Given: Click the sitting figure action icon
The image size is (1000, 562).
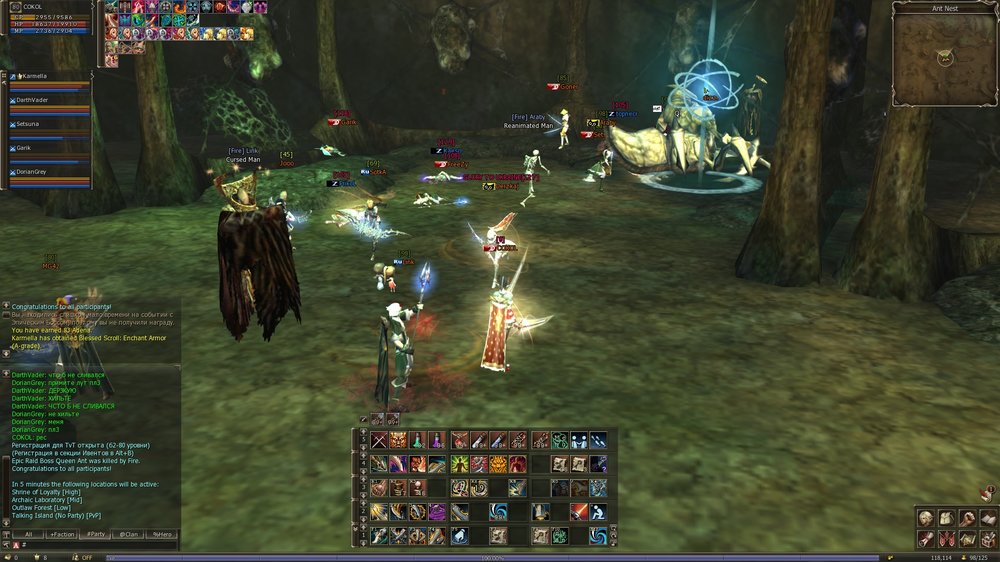Looking at the screenshot, I should click(598, 511).
